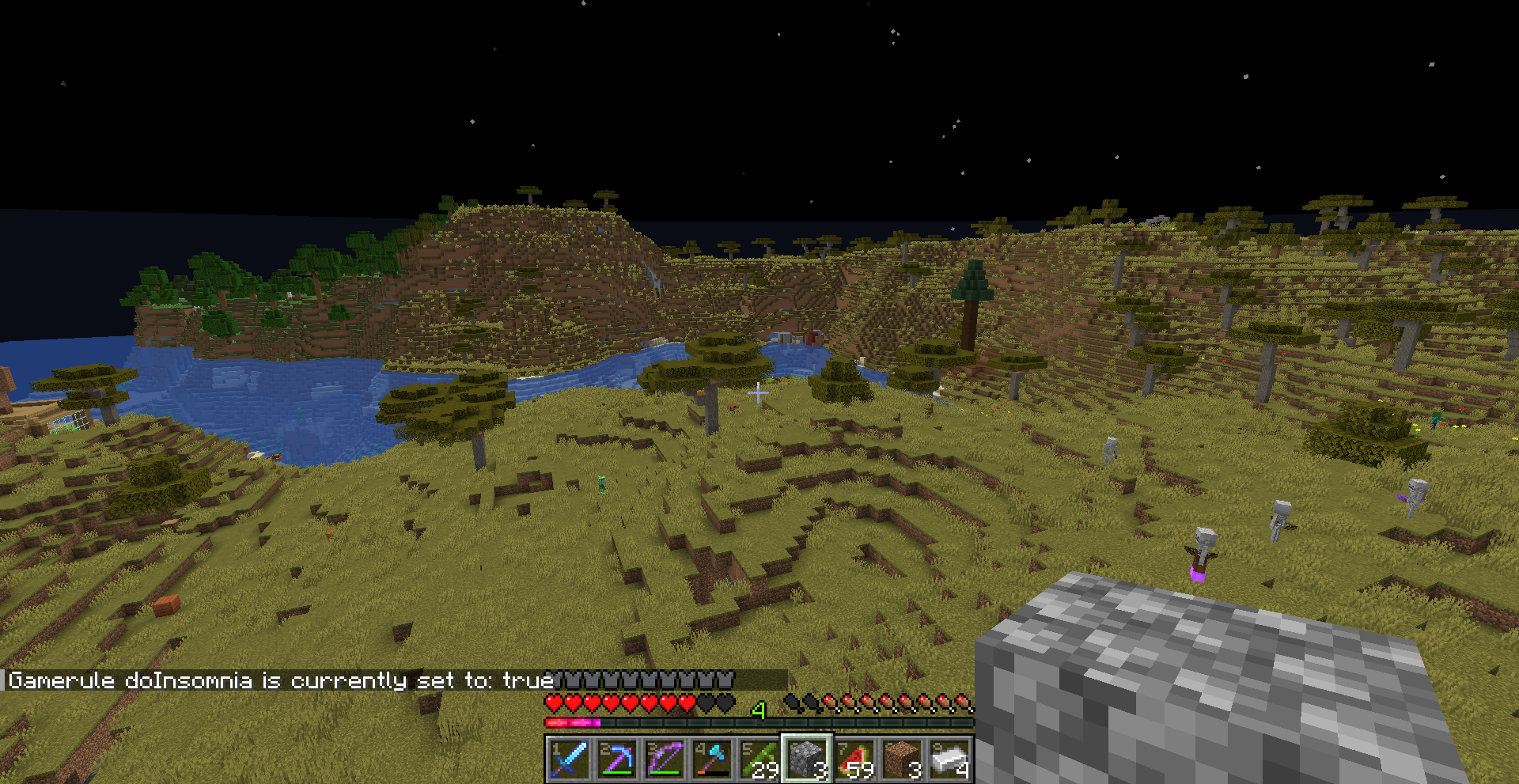Select the enchanted bow in the hotbar
Viewport: 1519px width, 784px height.
tap(665, 759)
